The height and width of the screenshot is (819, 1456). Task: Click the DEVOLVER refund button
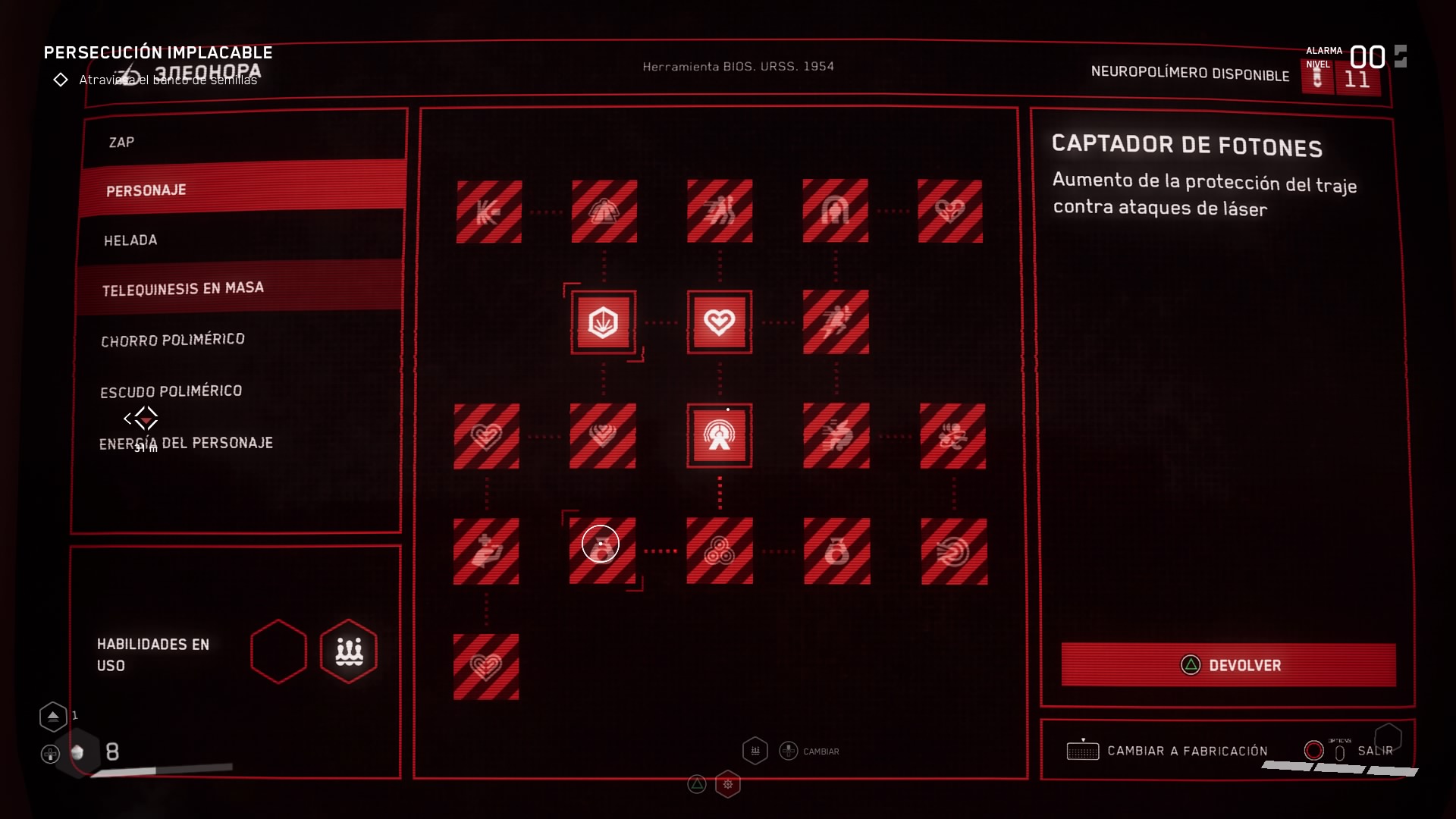click(x=1228, y=665)
